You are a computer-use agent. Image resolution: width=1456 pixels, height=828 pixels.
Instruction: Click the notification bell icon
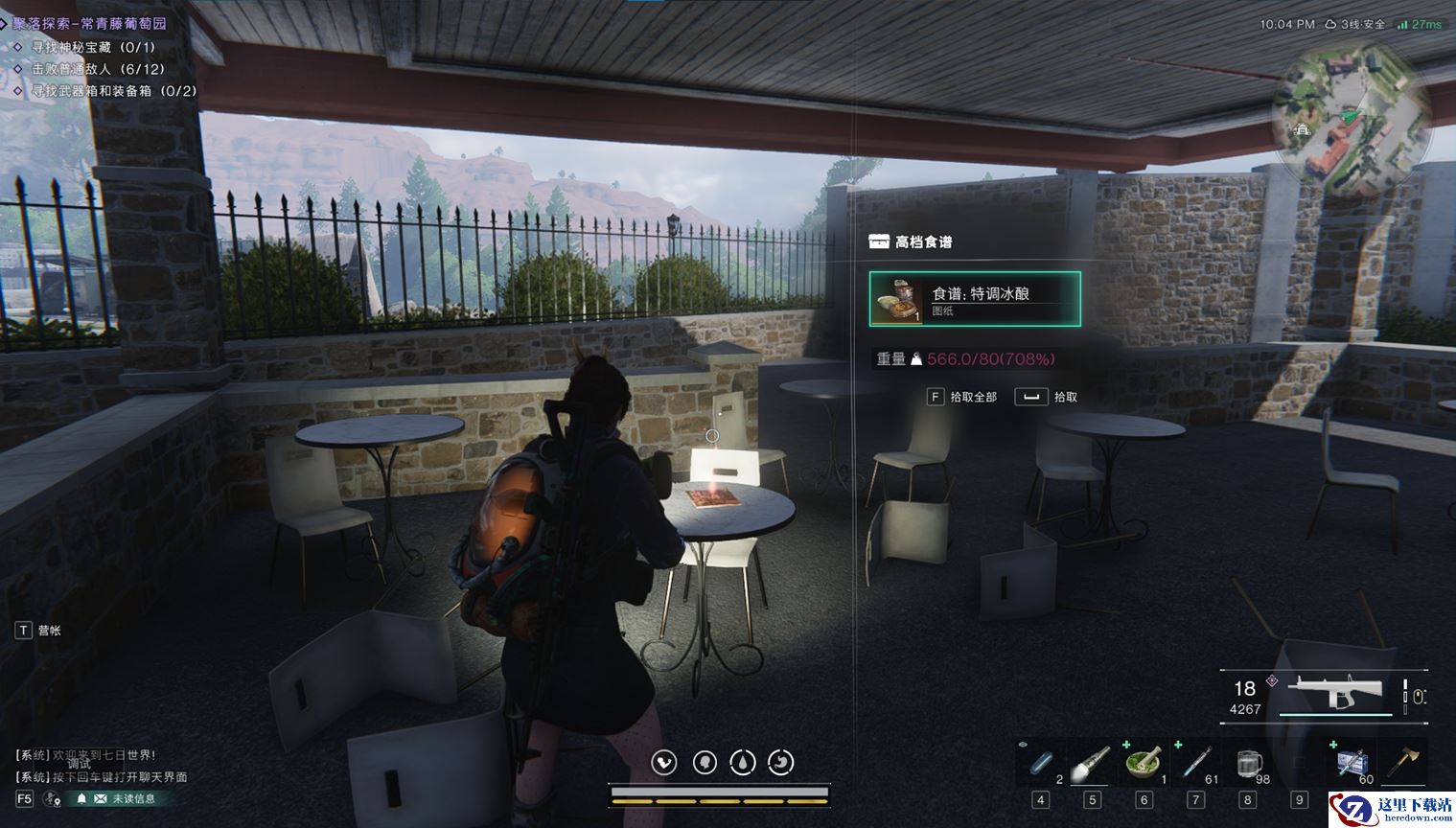(x=81, y=798)
